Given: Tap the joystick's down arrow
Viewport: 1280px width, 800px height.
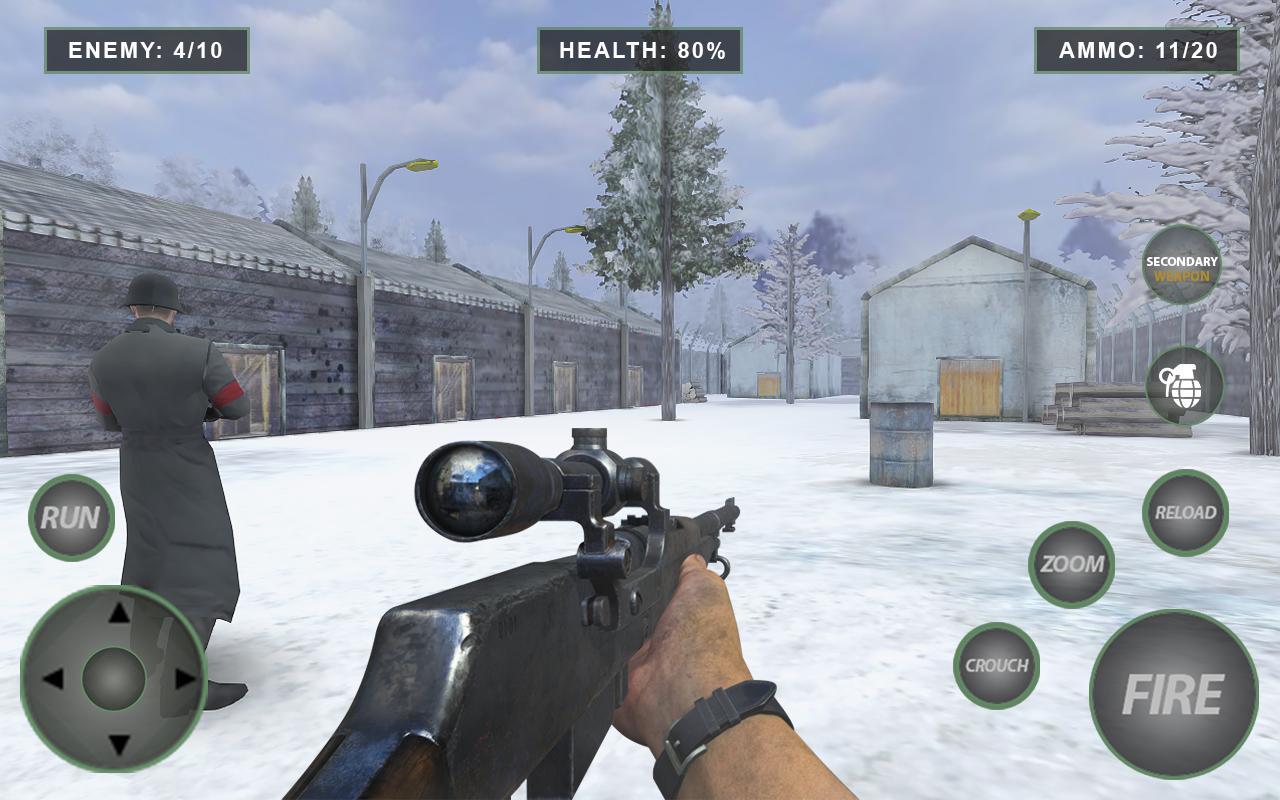Looking at the screenshot, I should [118, 745].
